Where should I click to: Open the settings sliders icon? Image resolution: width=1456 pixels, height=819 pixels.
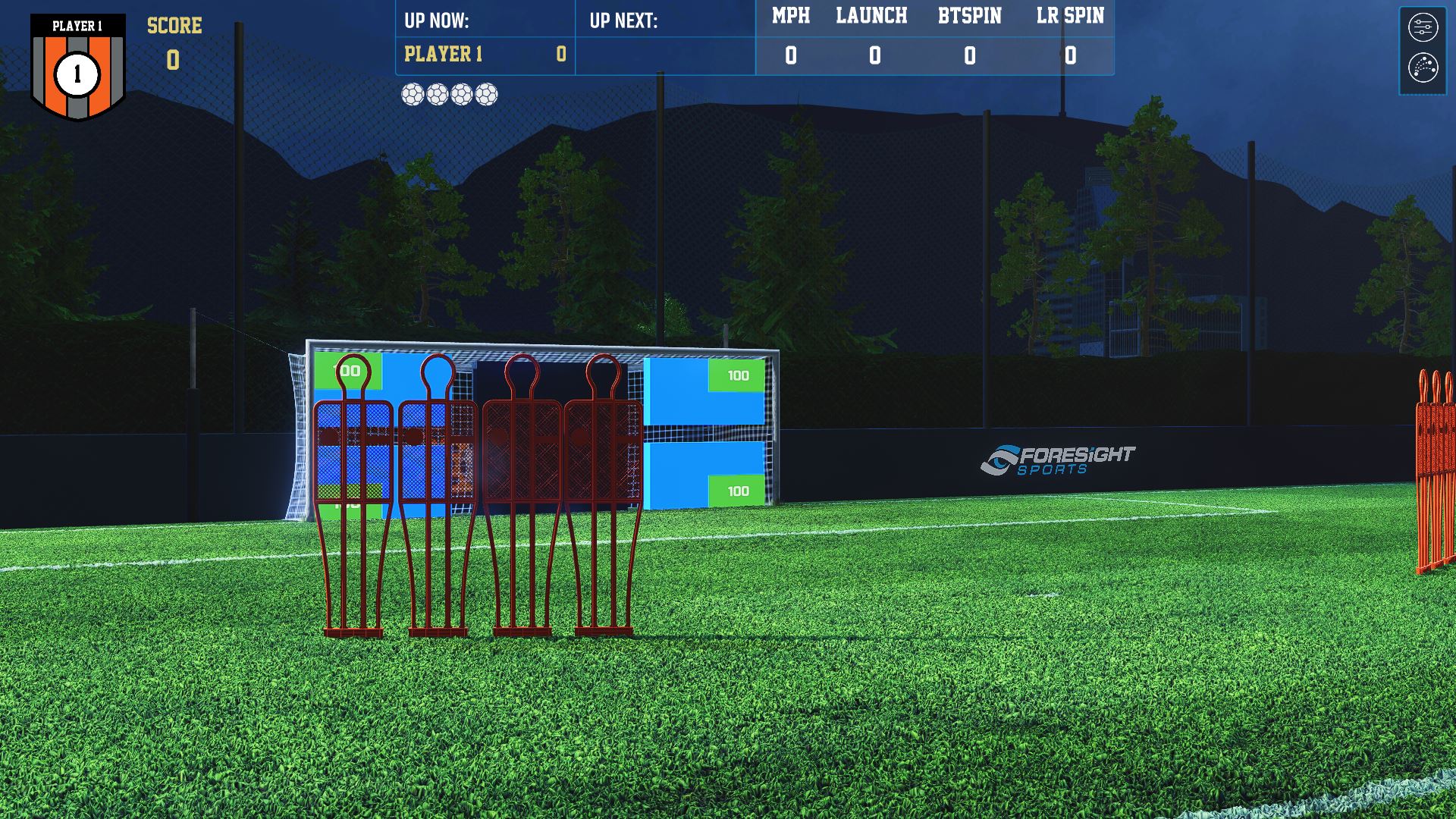click(1423, 27)
